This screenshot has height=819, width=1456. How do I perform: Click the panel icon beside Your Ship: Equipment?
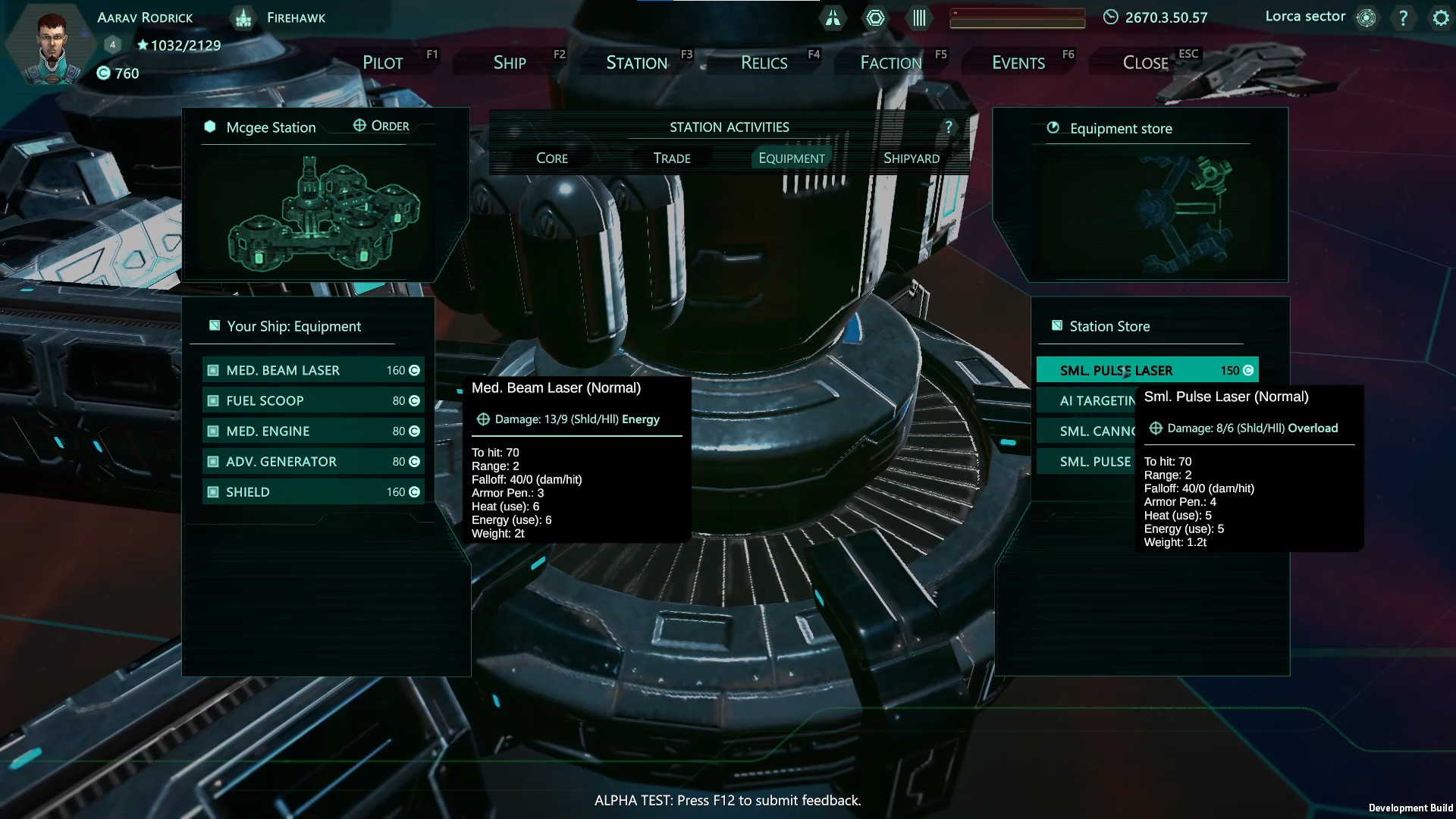[x=213, y=325]
